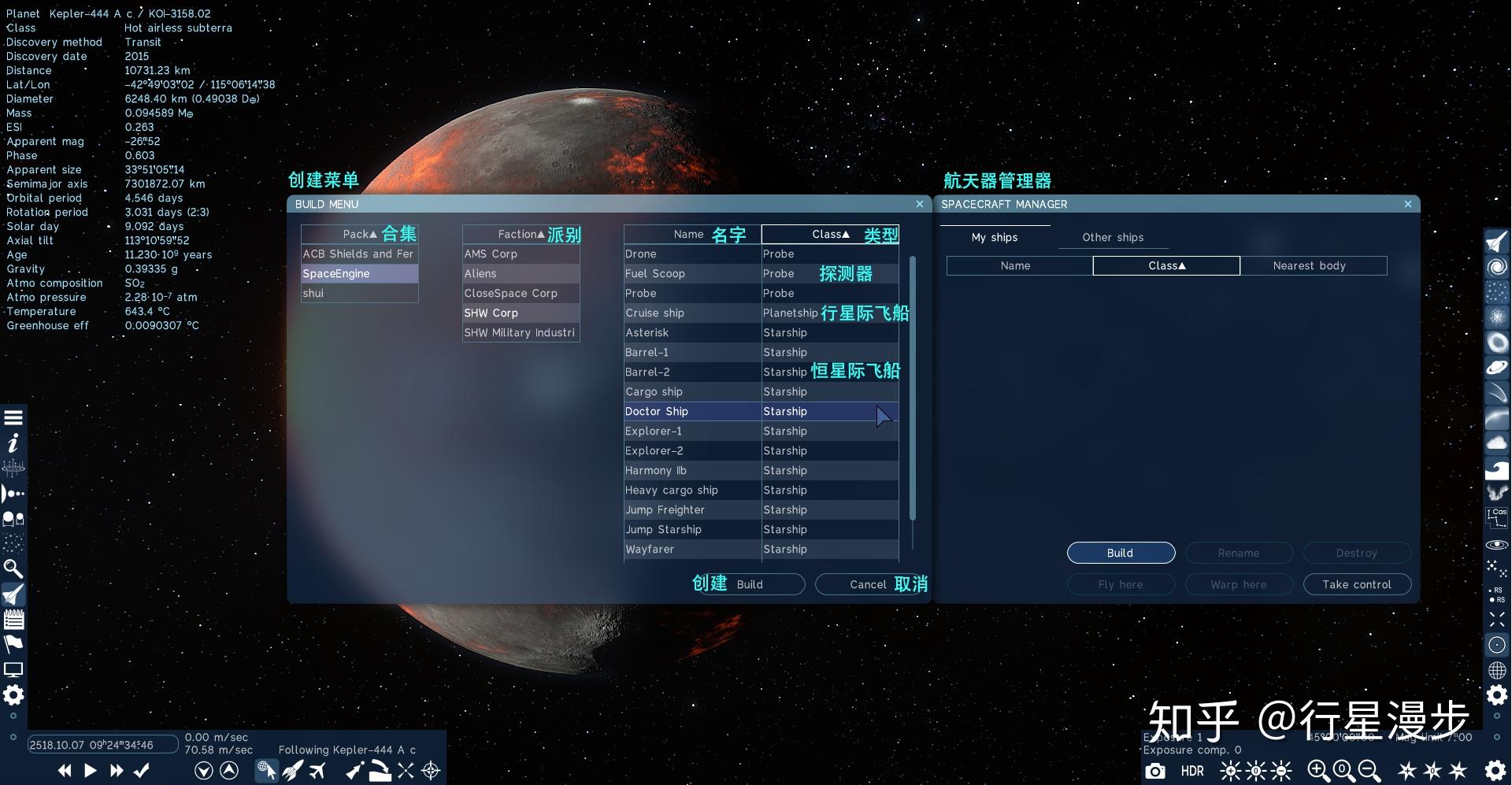This screenshot has width=1512, height=785.
Task: Open the galaxy browser icon on right sidebar
Action: pos(1496,266)
